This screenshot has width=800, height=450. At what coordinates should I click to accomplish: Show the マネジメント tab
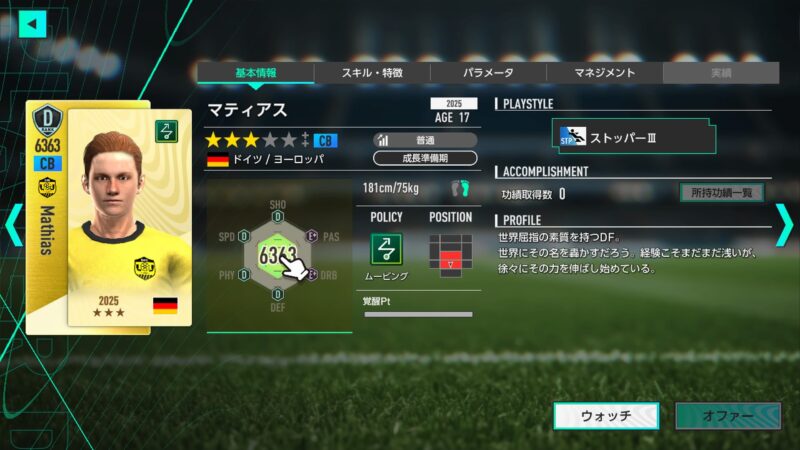tap(604, 73)
